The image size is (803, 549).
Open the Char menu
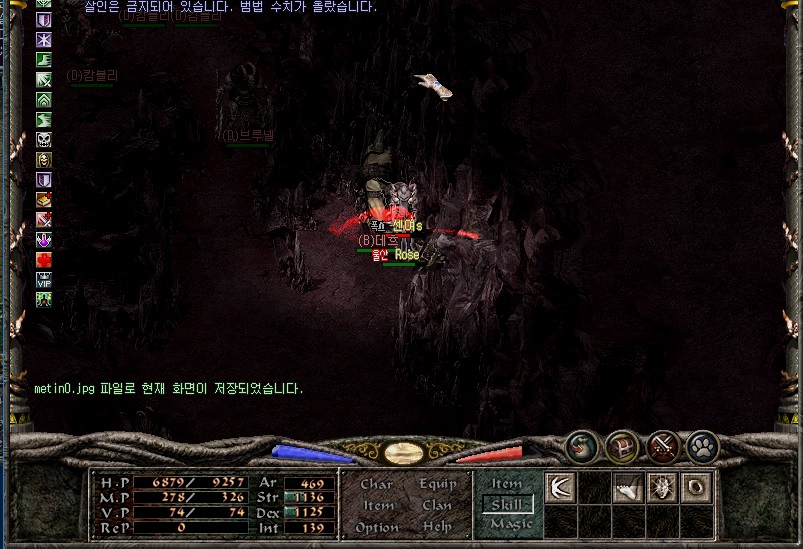click(x=376, y=484)
